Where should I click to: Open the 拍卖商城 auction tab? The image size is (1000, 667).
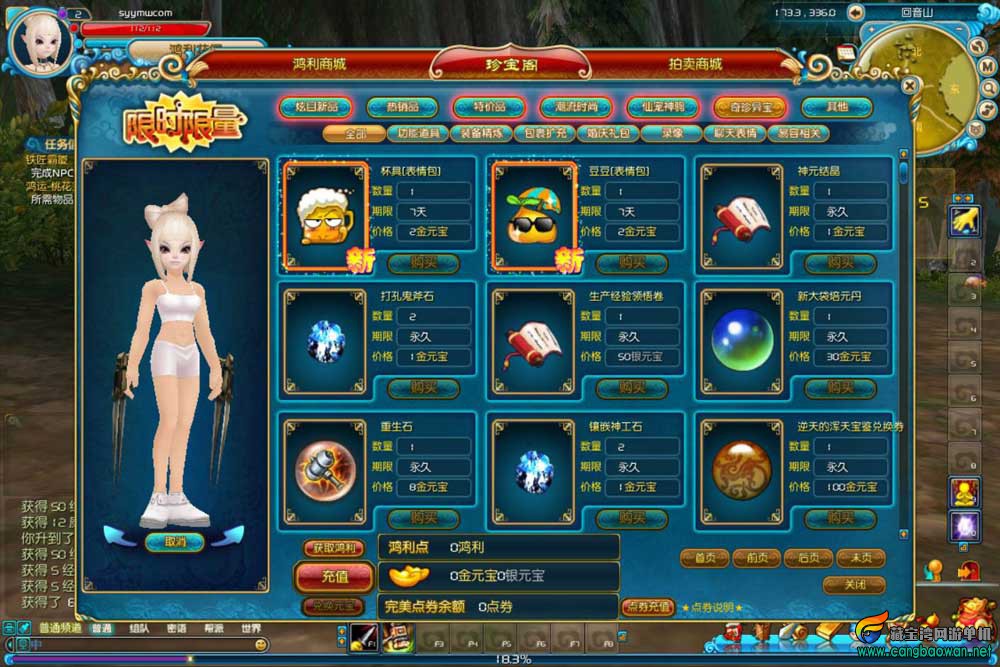pos(695,63)
